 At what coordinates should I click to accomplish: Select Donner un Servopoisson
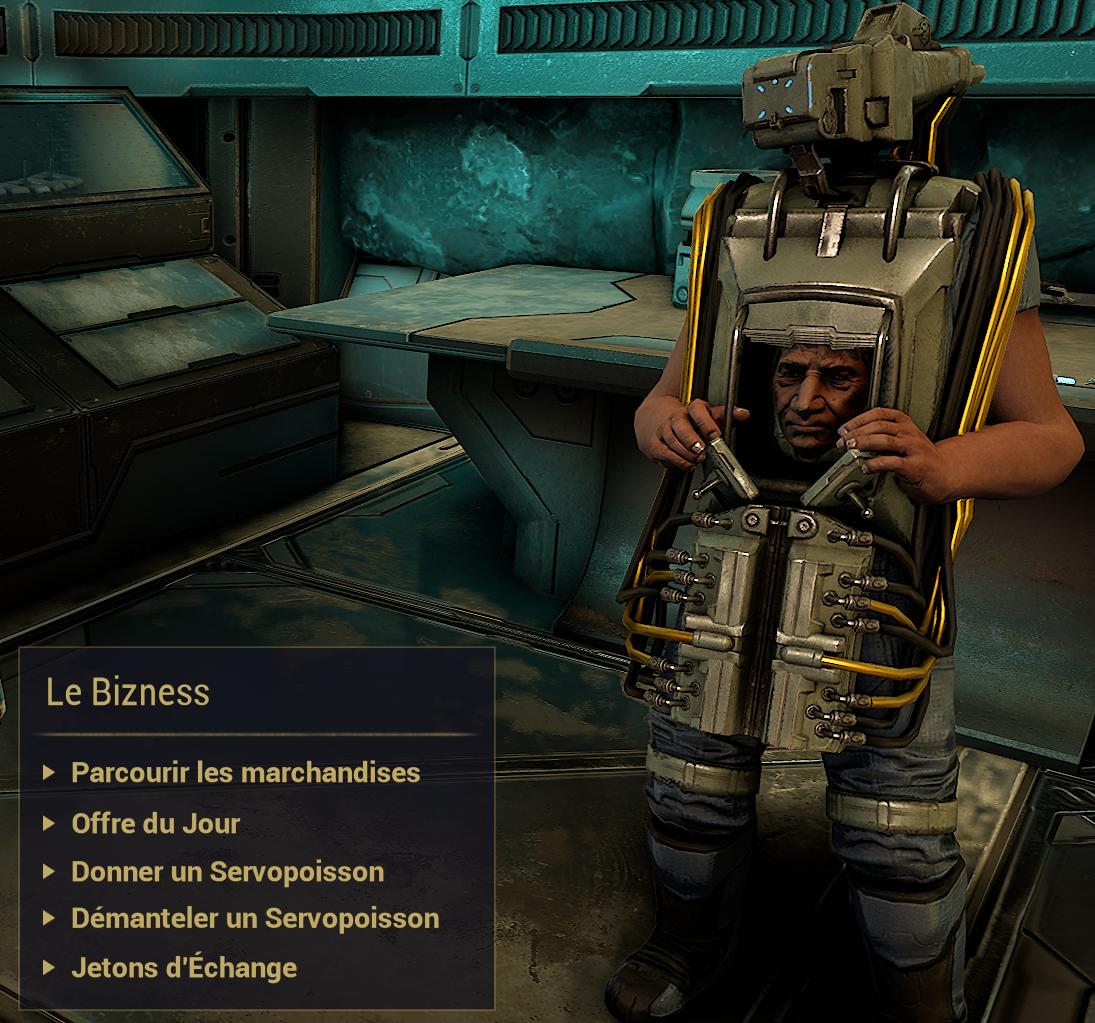(227, 871)
